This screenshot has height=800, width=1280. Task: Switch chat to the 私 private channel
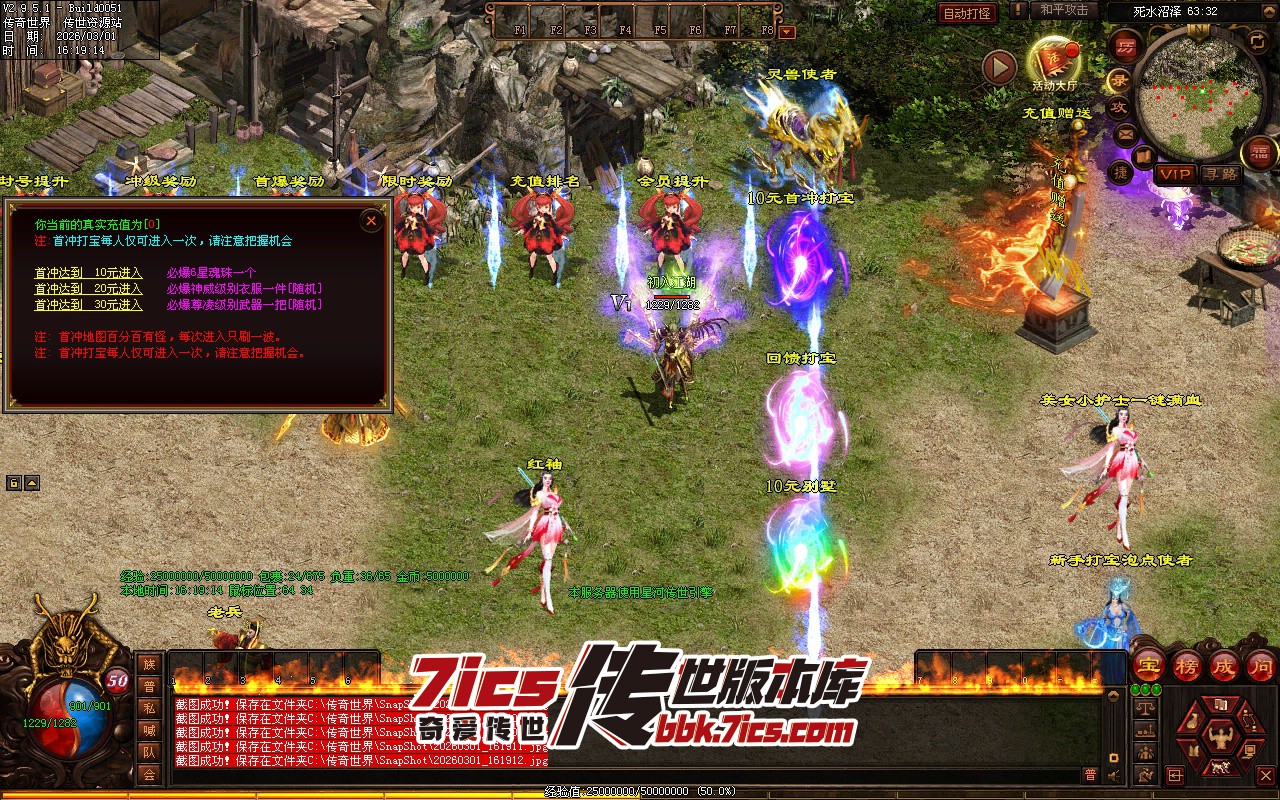click(x=149, y=708)
